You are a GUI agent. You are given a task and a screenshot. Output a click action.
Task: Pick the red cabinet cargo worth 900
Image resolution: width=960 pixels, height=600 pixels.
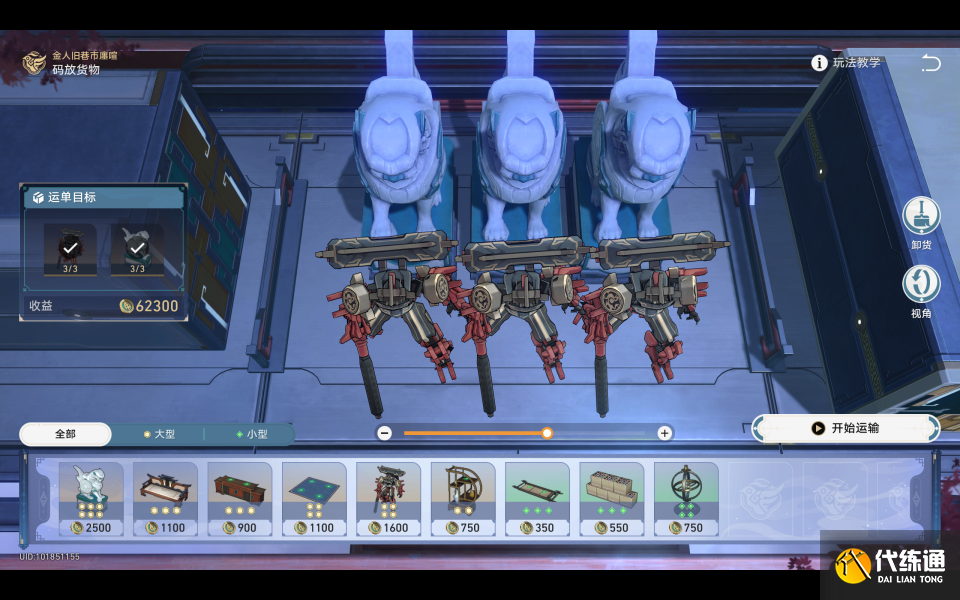pyautogui.click(x=240, y=498)
